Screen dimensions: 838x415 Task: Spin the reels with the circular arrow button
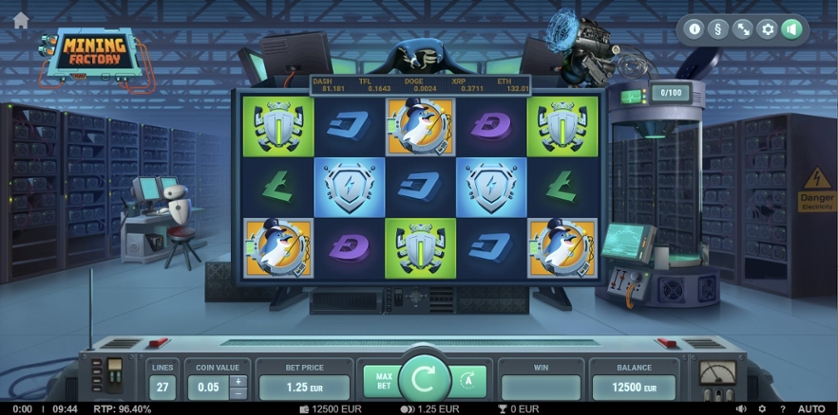(x=424, y=381)
